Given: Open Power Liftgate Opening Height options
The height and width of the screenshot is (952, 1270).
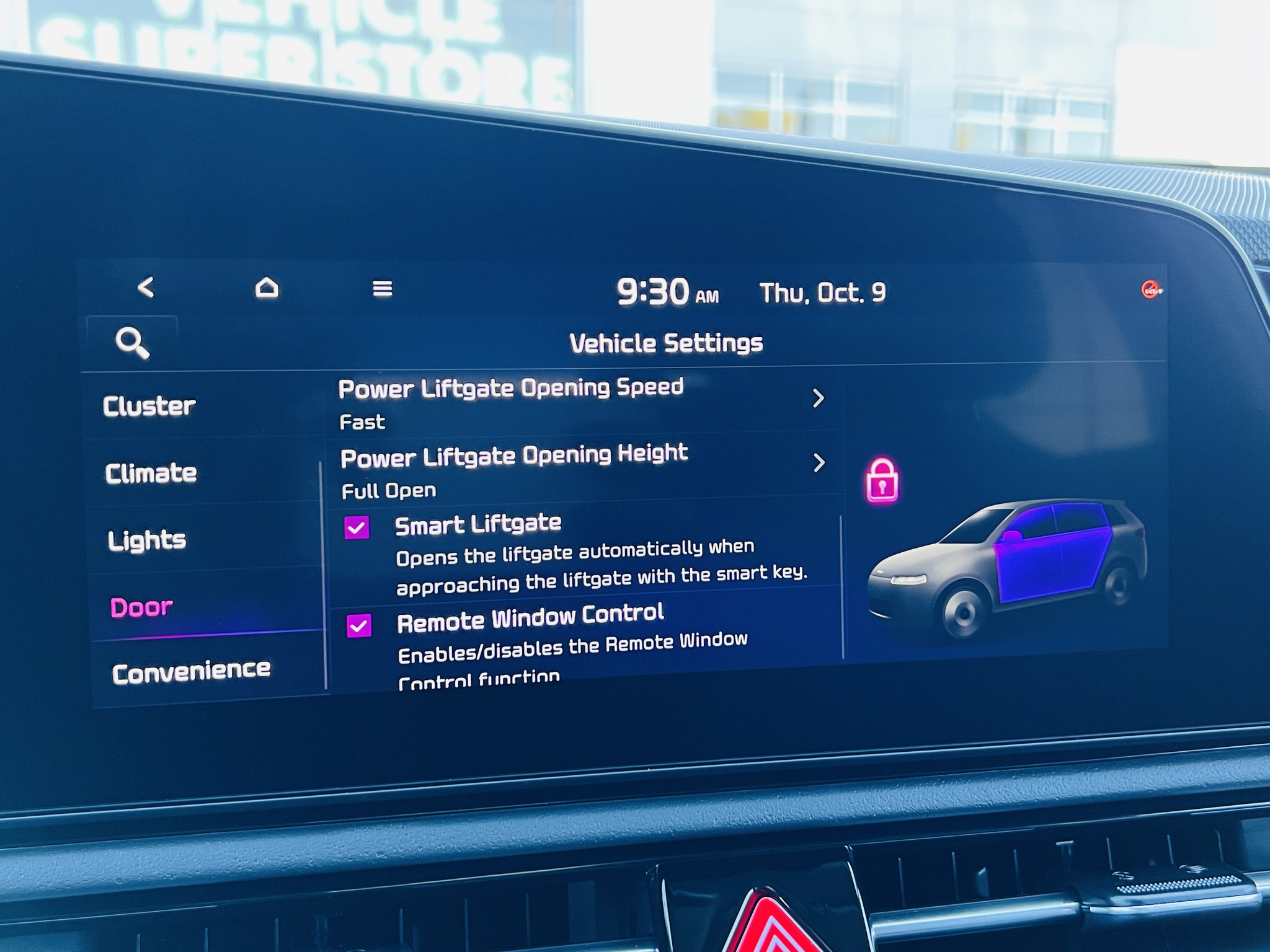Looking at the screenshot, I should click(582, 469).
